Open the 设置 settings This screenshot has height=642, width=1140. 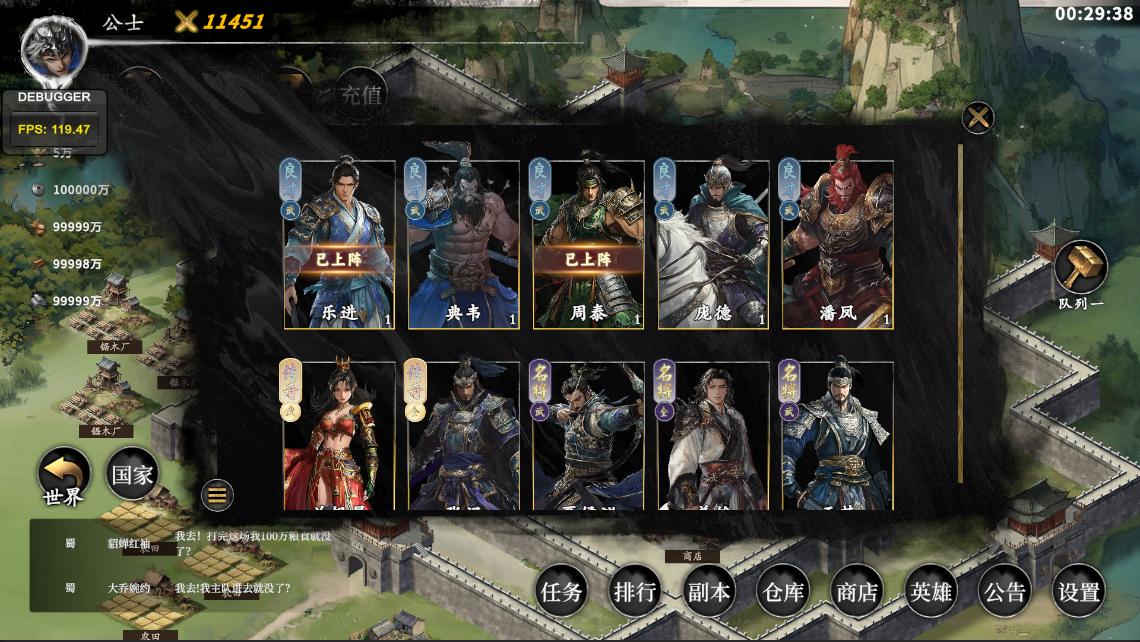pos(1079,592)
